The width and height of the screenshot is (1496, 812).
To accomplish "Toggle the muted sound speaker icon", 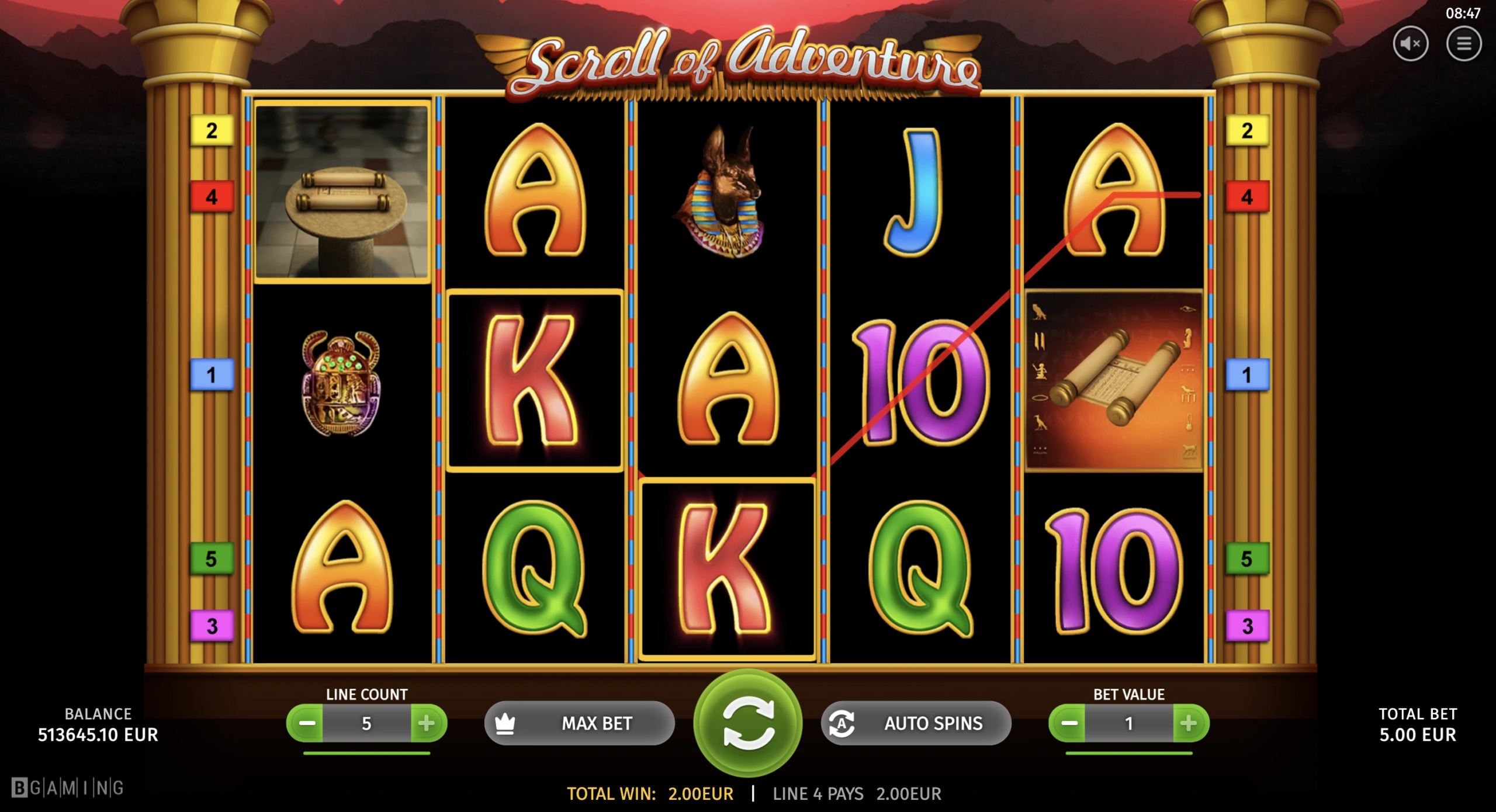I will pyautogui.click(x=1410, y=44).
